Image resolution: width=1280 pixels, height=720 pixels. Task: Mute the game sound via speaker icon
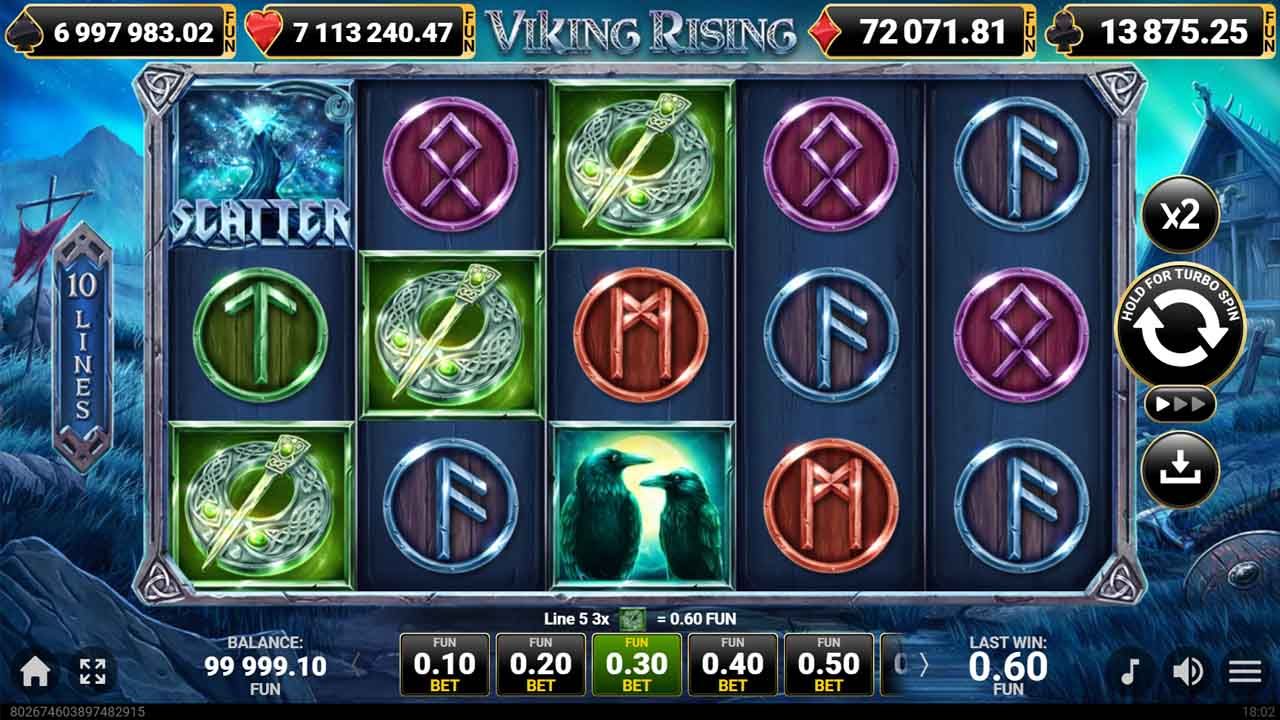pos(1189,670)
